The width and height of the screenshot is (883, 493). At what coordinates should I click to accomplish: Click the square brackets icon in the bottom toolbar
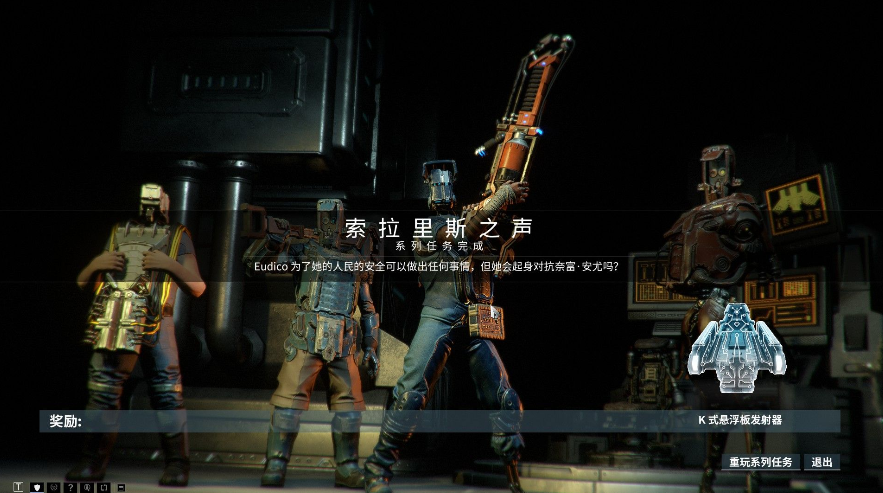pyautogui.click(x=104, y=487)
